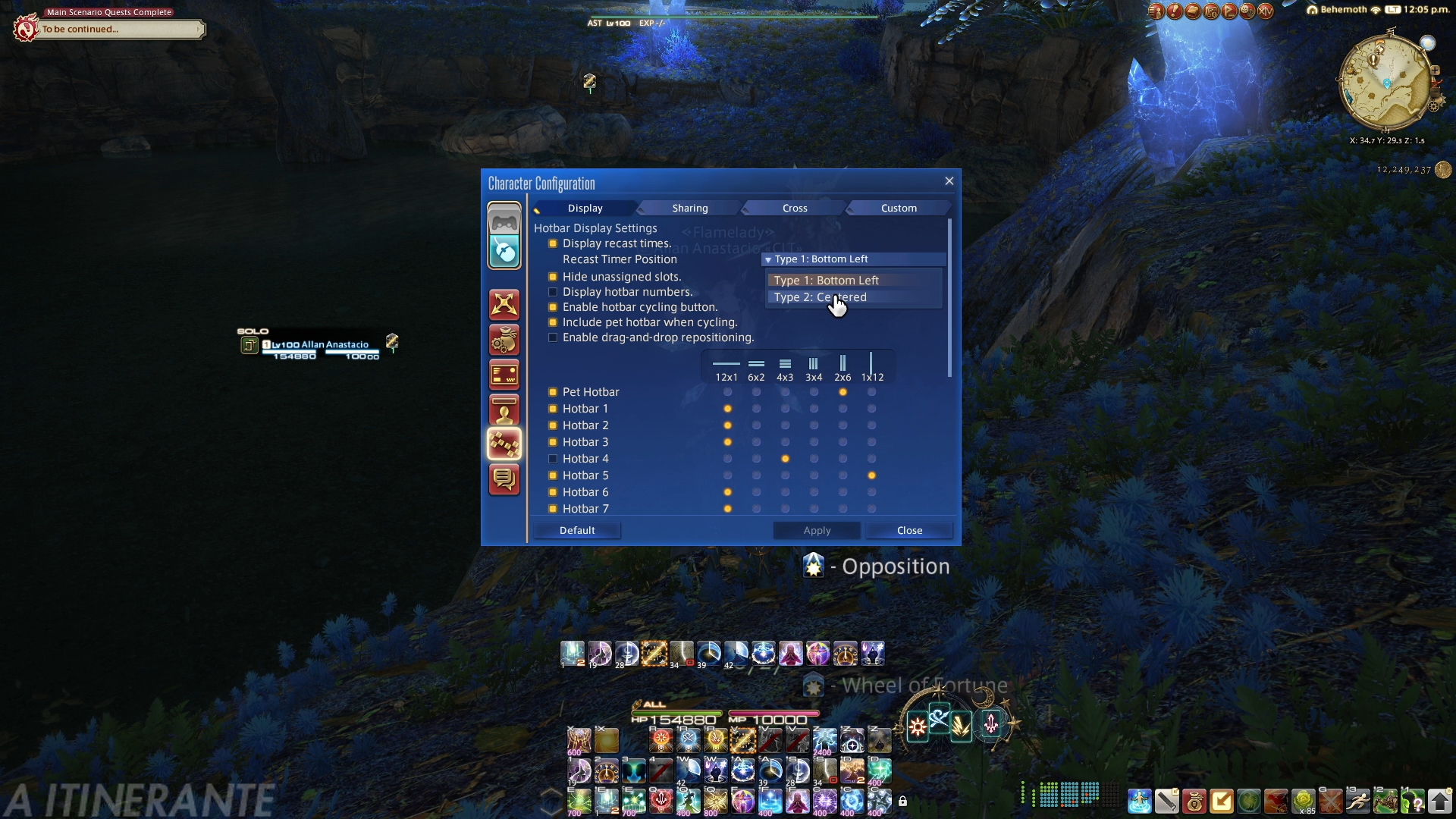Open the Cross hotbar tab
1456x819 pixels.
pos(794,208)
